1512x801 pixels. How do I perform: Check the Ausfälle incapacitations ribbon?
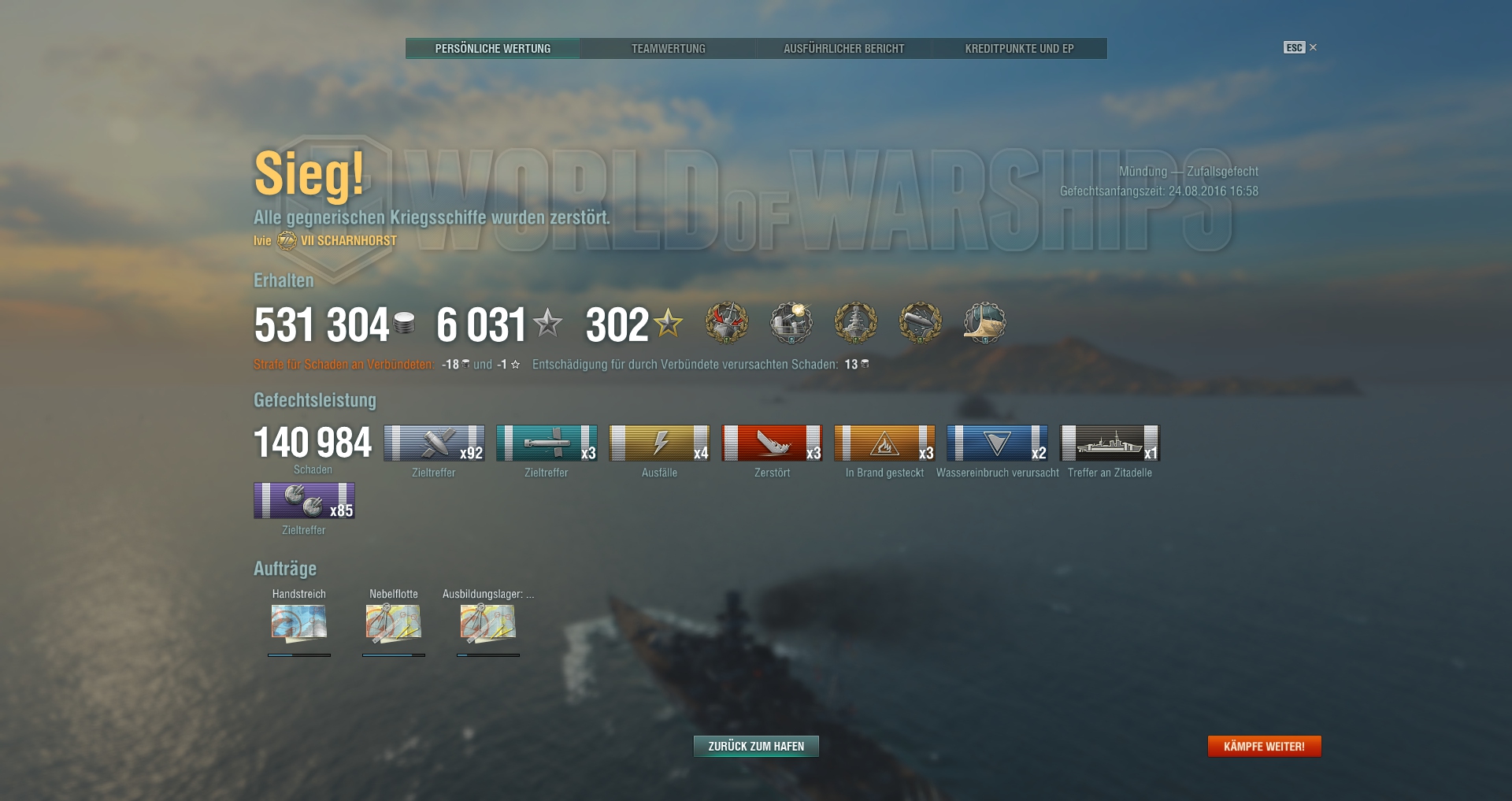click(x=659, y=443)
